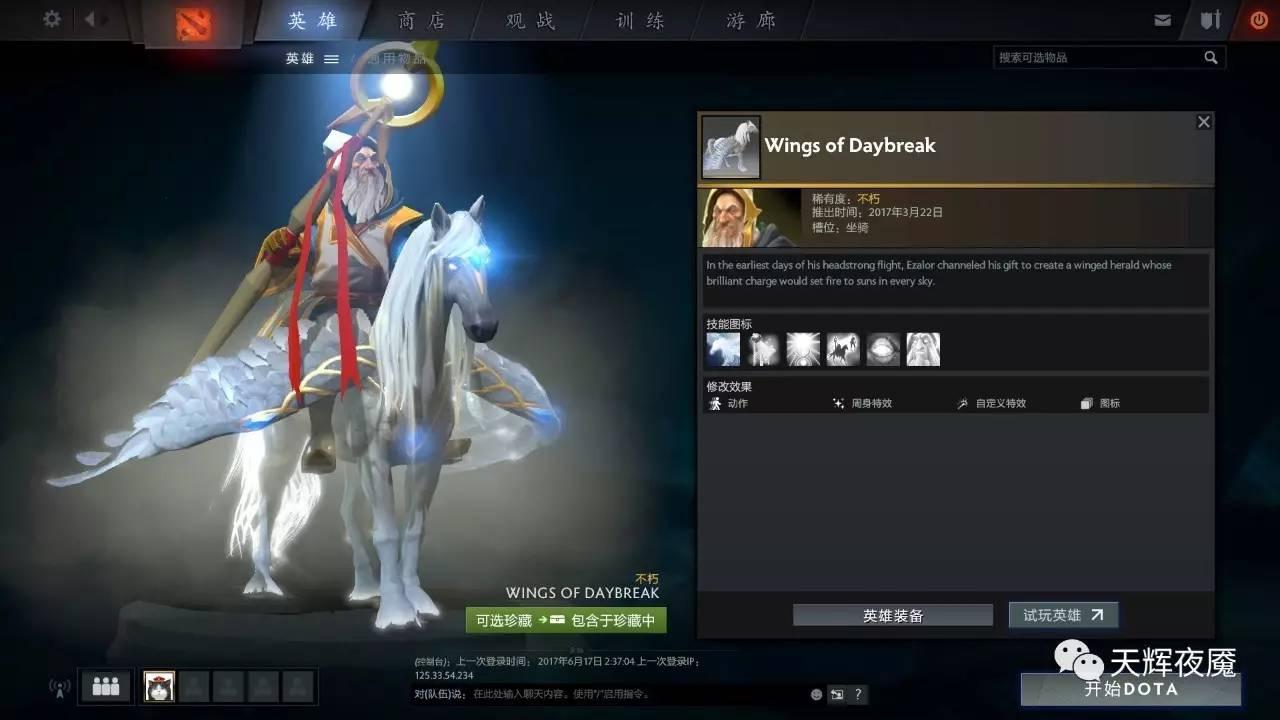The image size is (1280, 720).
Task: Expand the settings gear options
Action: (50, 19)
